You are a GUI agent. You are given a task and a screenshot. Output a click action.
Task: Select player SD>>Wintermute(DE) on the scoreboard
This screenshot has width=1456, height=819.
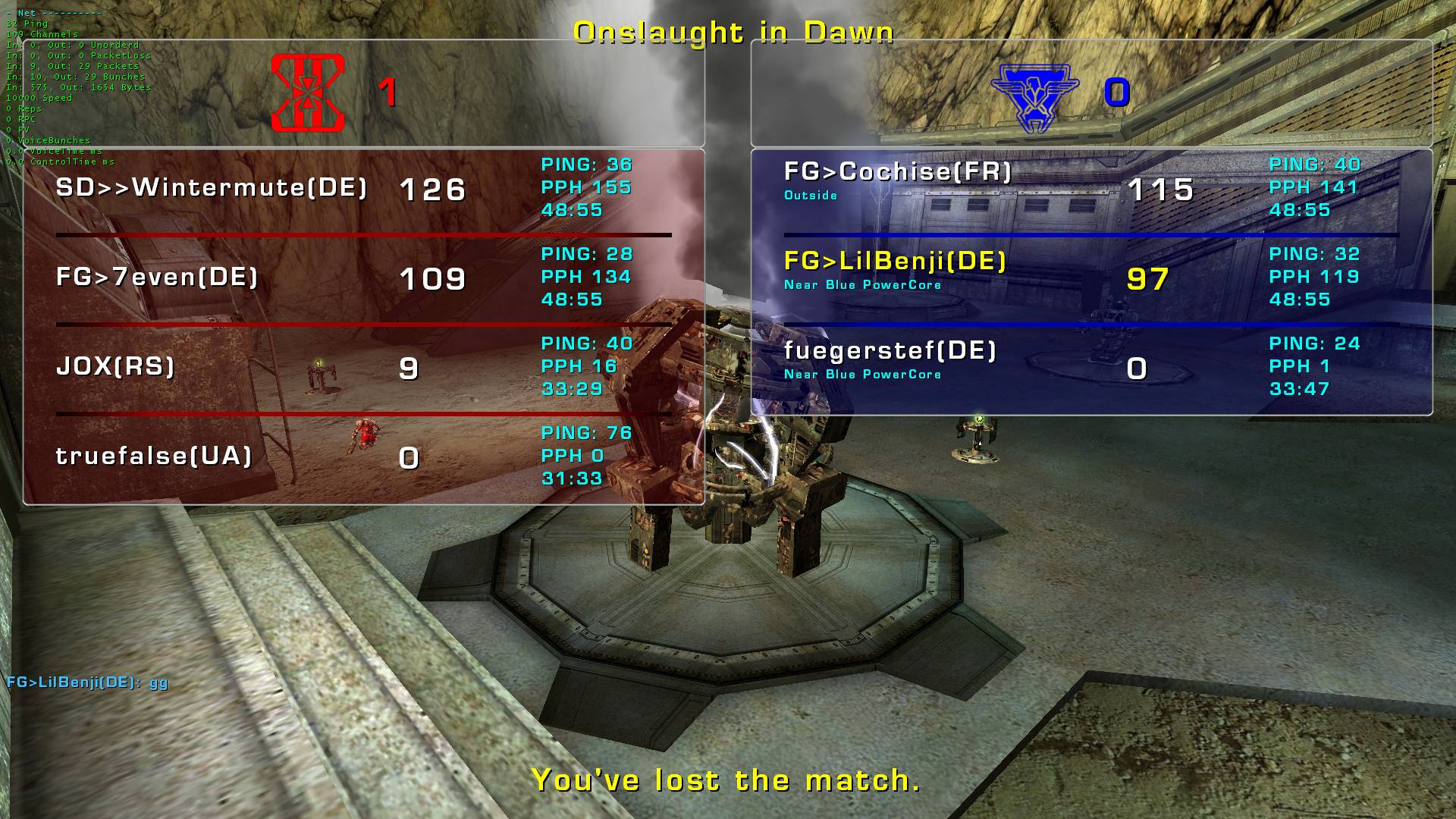tap(212, 188)
